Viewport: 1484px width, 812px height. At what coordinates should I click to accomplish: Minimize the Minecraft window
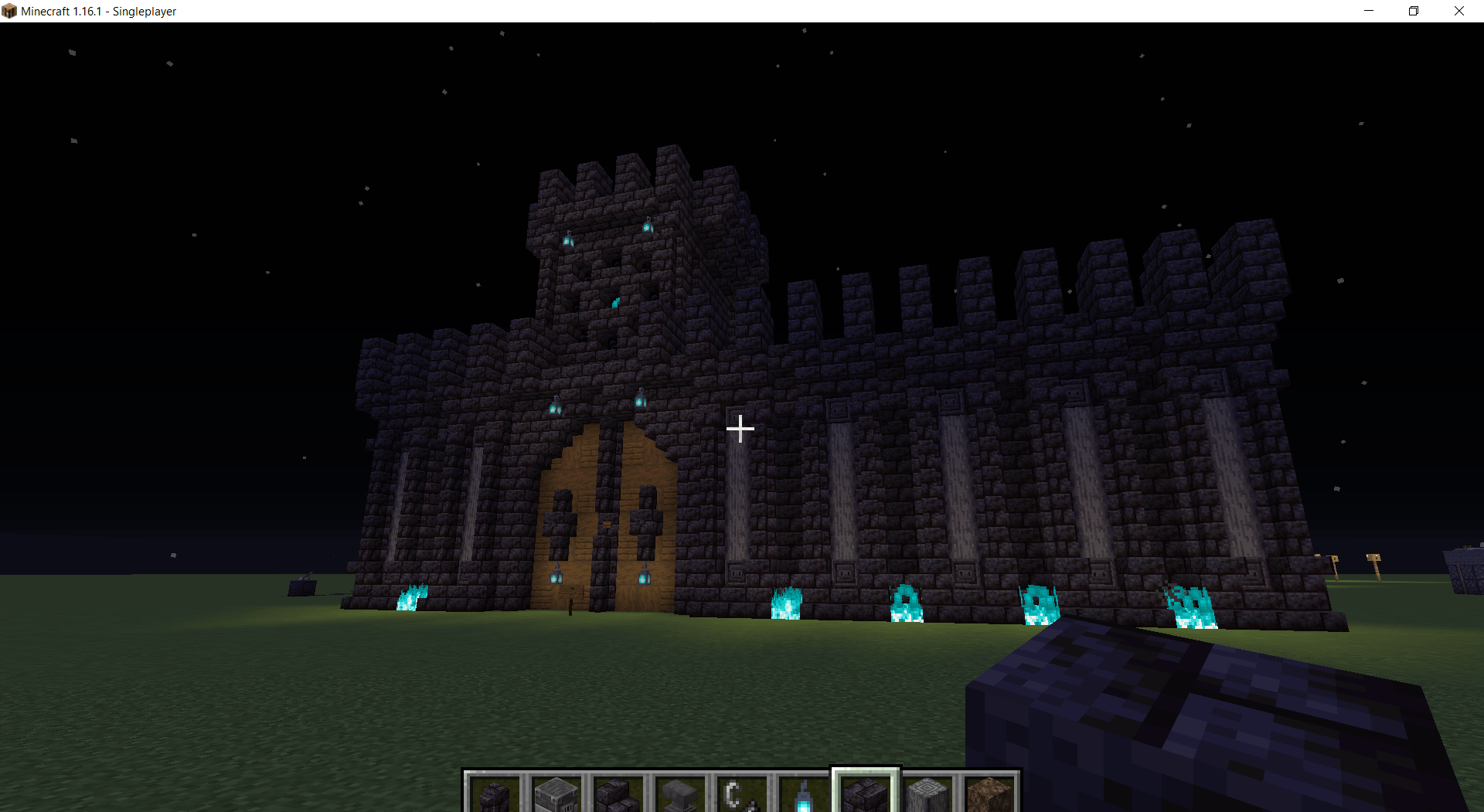point(1368,11)
